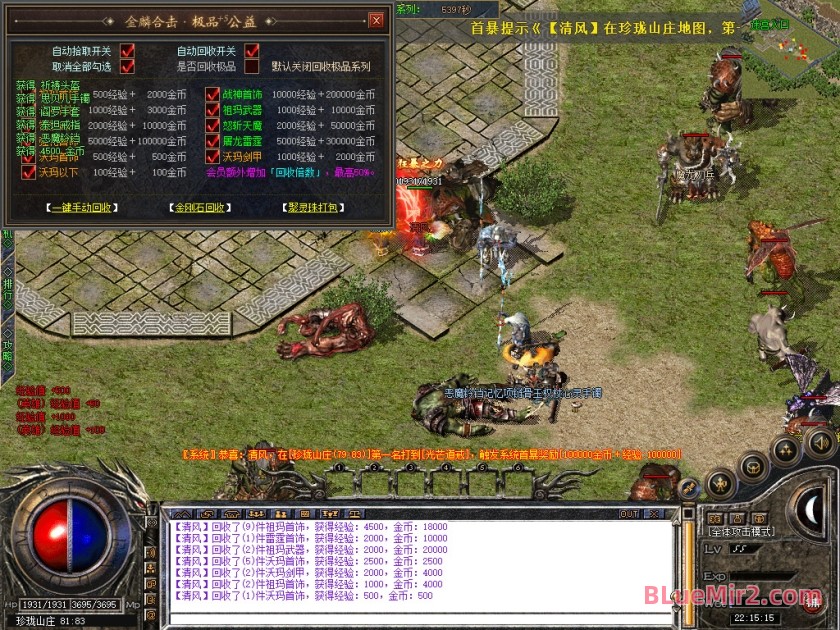The image size is (840, 630).
Task: Toggle the 取消全部勾选 checkbox
Action: pos(127,67)
